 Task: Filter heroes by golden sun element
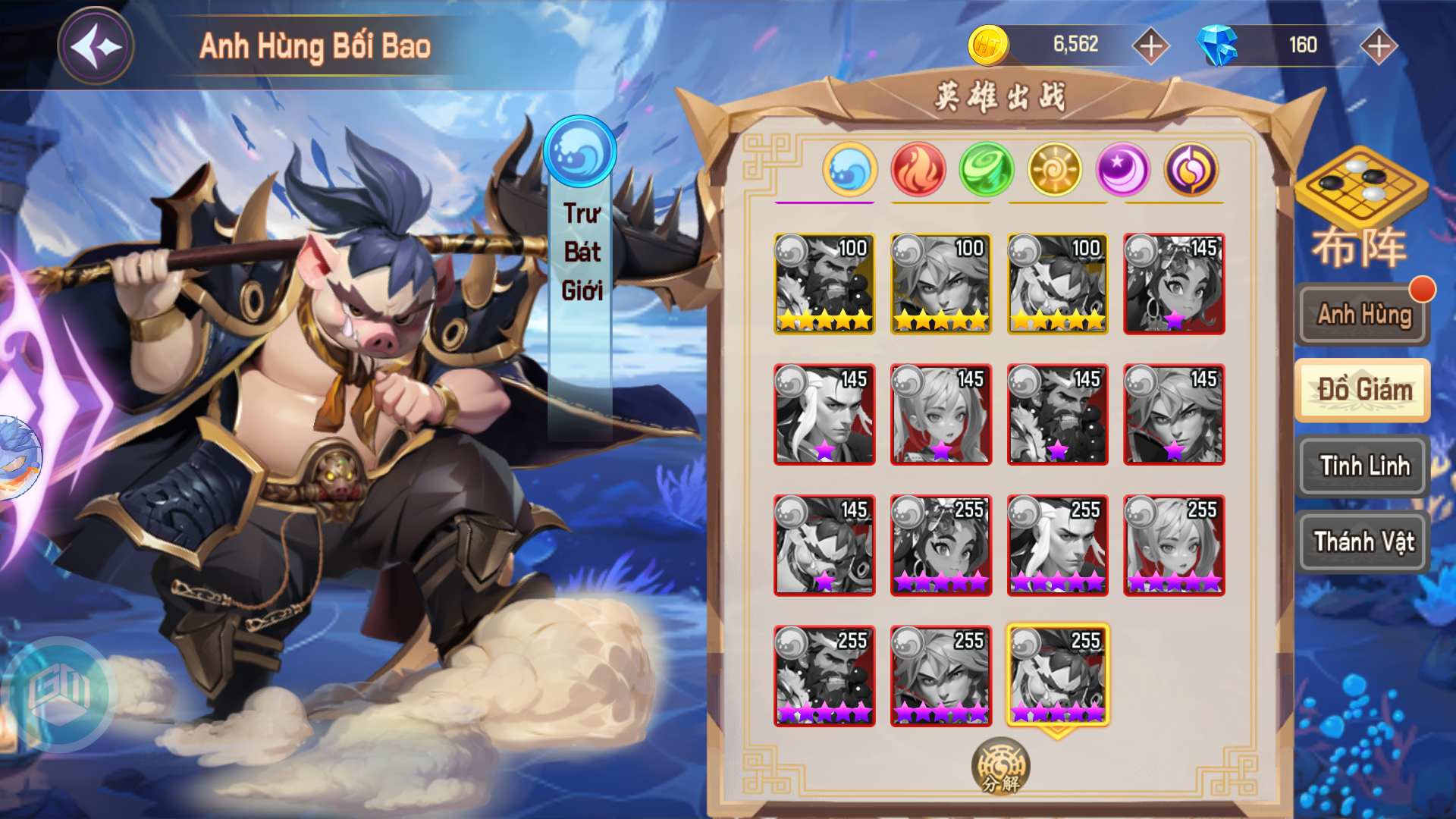[1054, 169]
